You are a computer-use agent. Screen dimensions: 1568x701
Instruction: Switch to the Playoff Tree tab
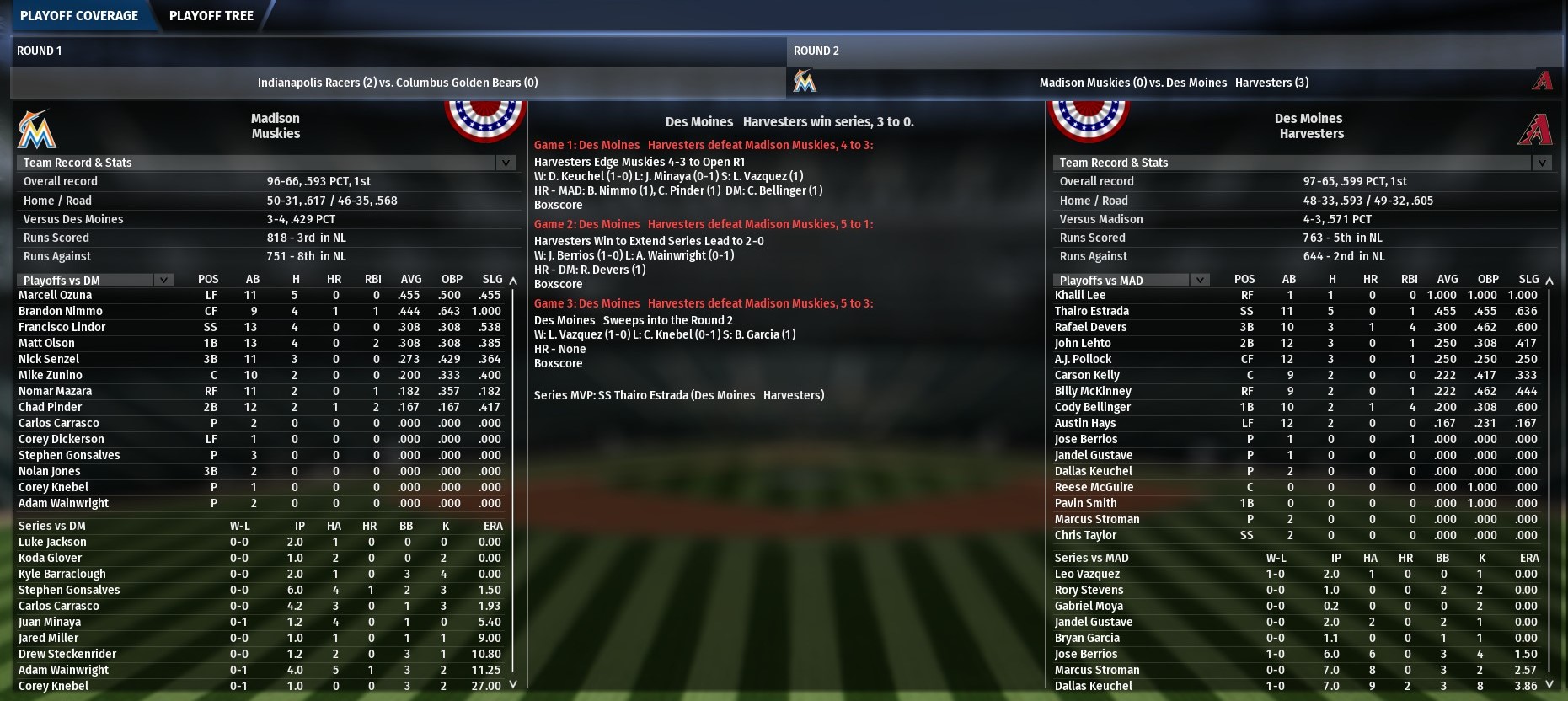pyautogui.click(x=211, y=15)
